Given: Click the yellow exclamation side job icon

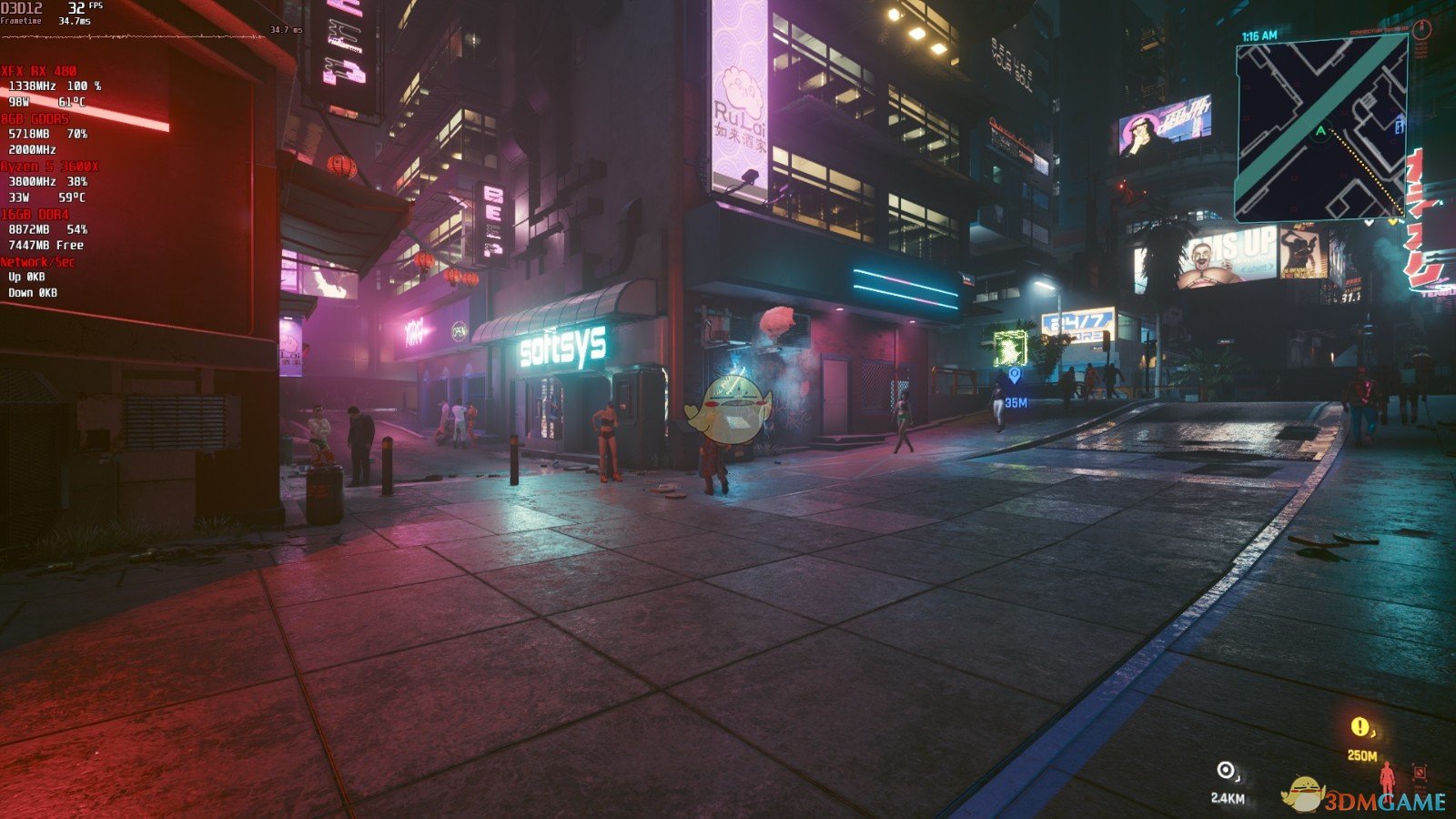Looking at the screenshot, I should [x=1359, y=726].
